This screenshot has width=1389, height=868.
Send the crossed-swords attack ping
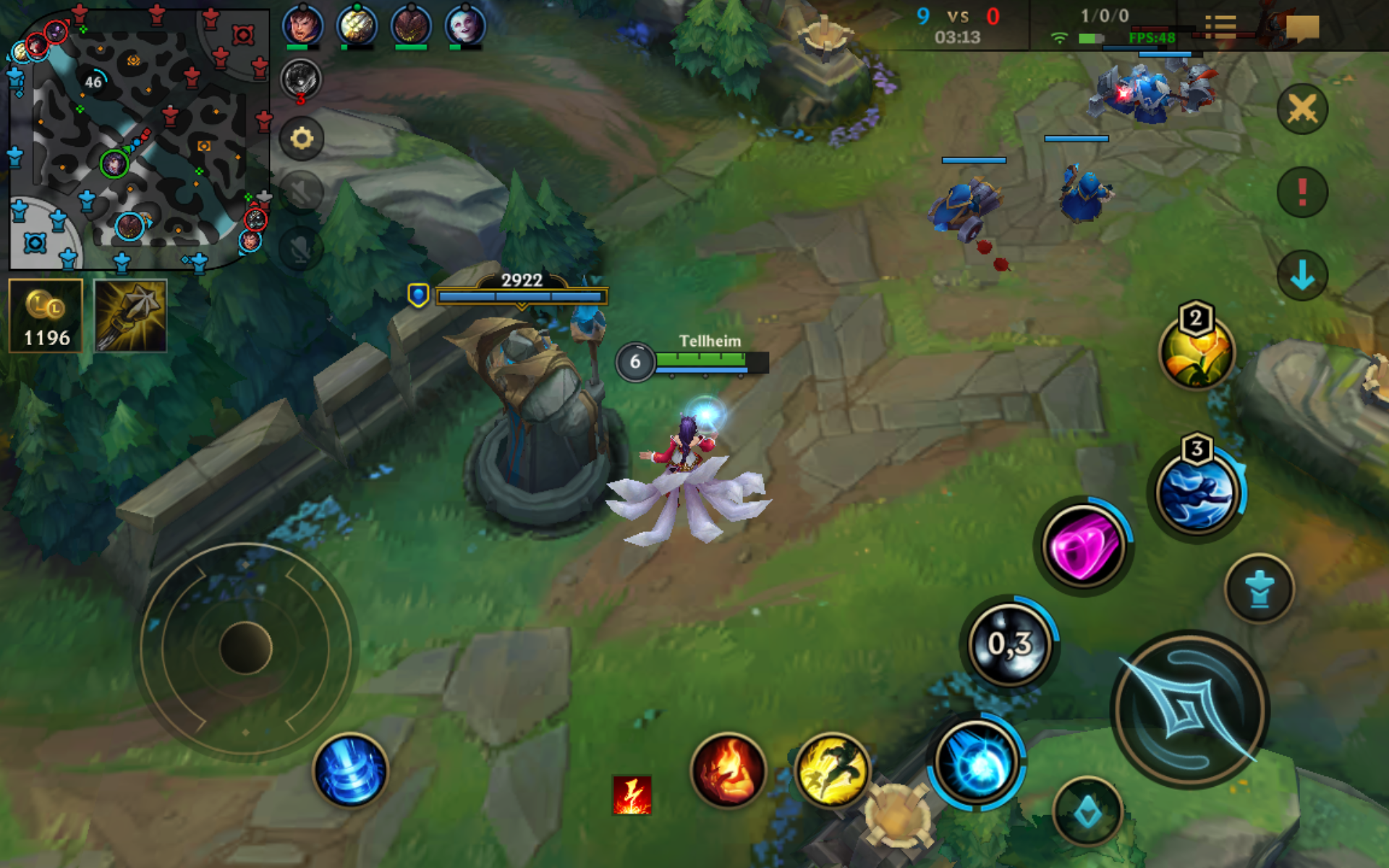(x=1302, y=109)
